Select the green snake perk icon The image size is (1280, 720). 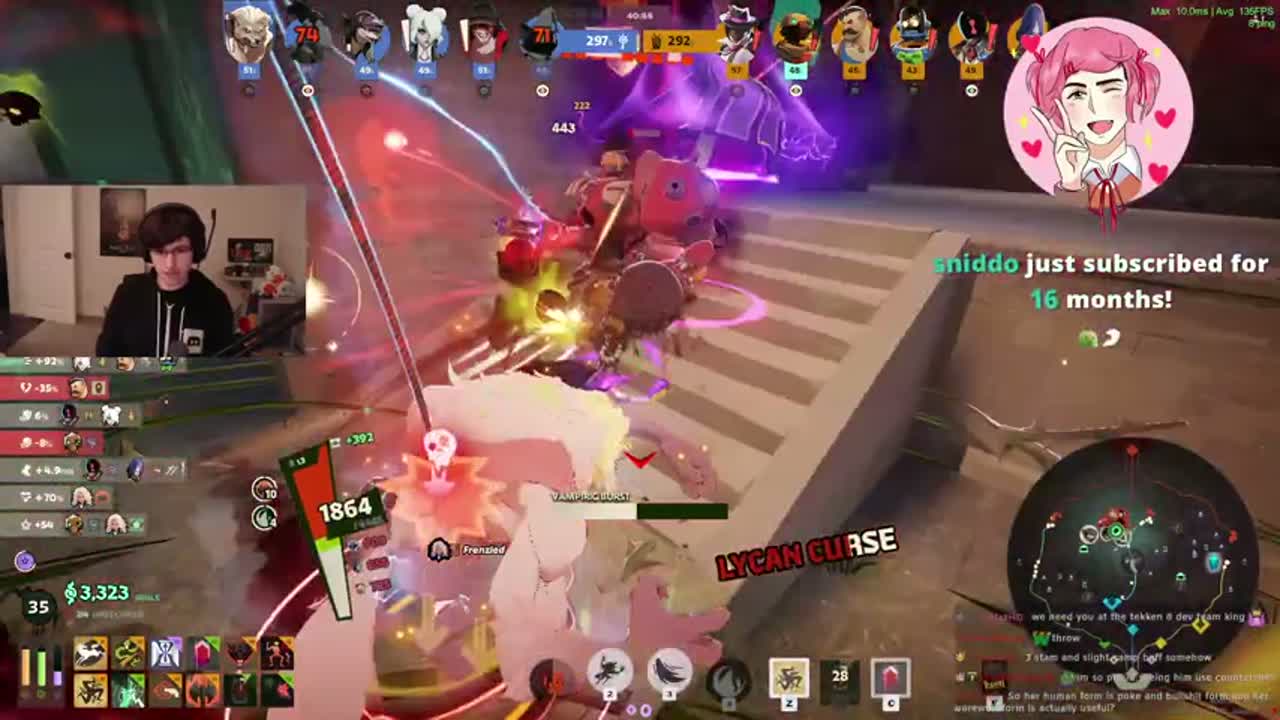click(128, 652)
